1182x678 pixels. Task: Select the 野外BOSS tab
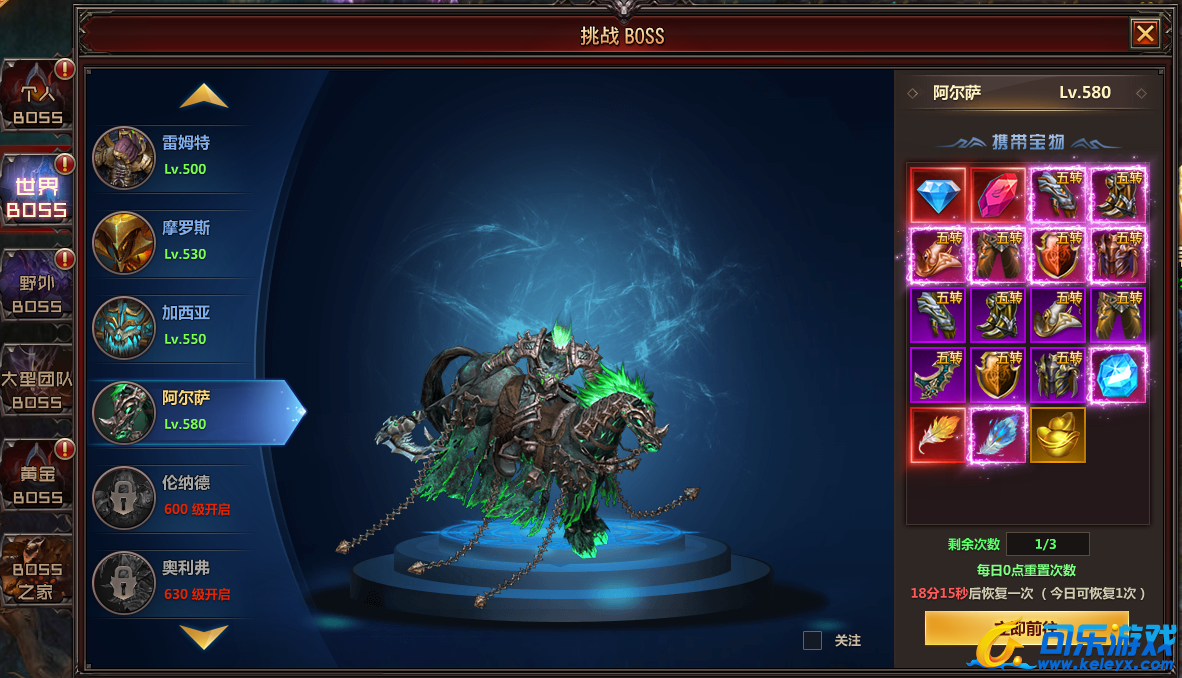point(38,287)
